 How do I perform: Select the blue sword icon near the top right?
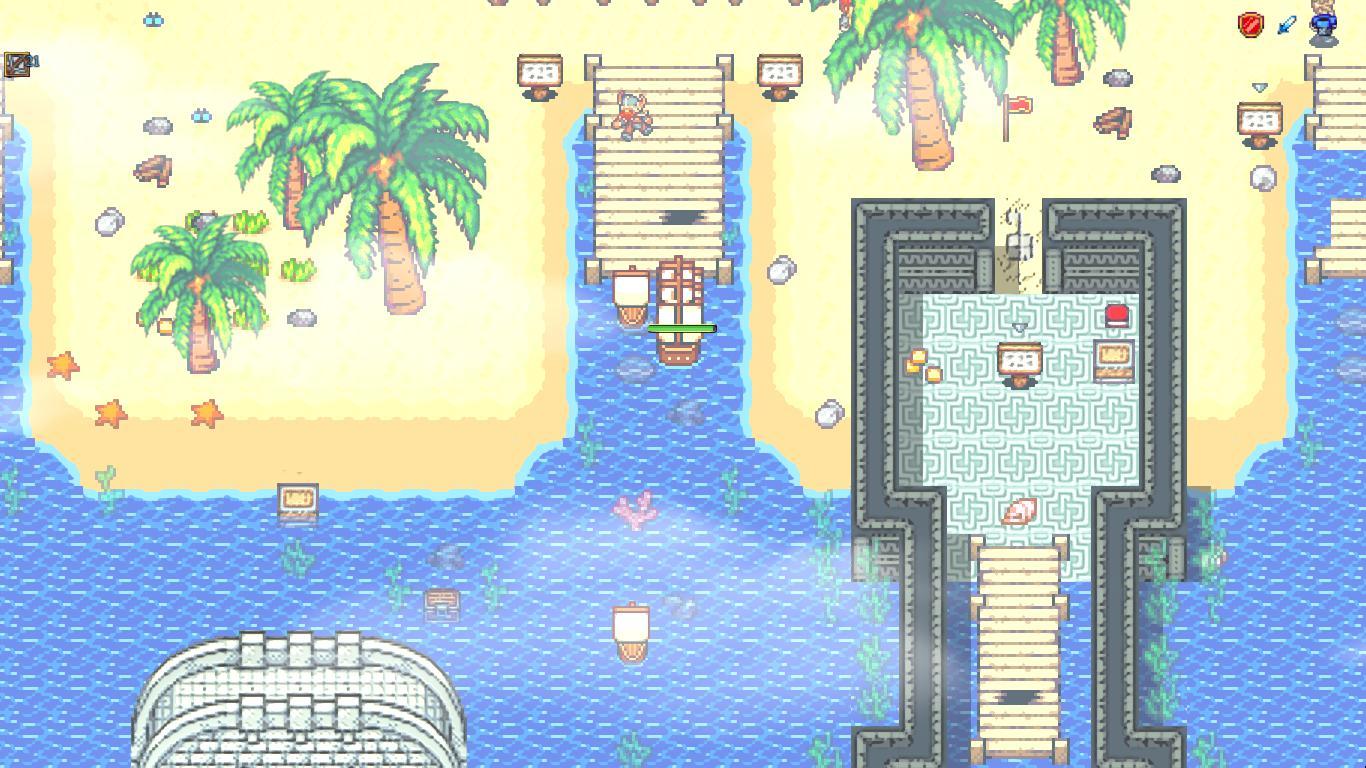[1286, 23]
